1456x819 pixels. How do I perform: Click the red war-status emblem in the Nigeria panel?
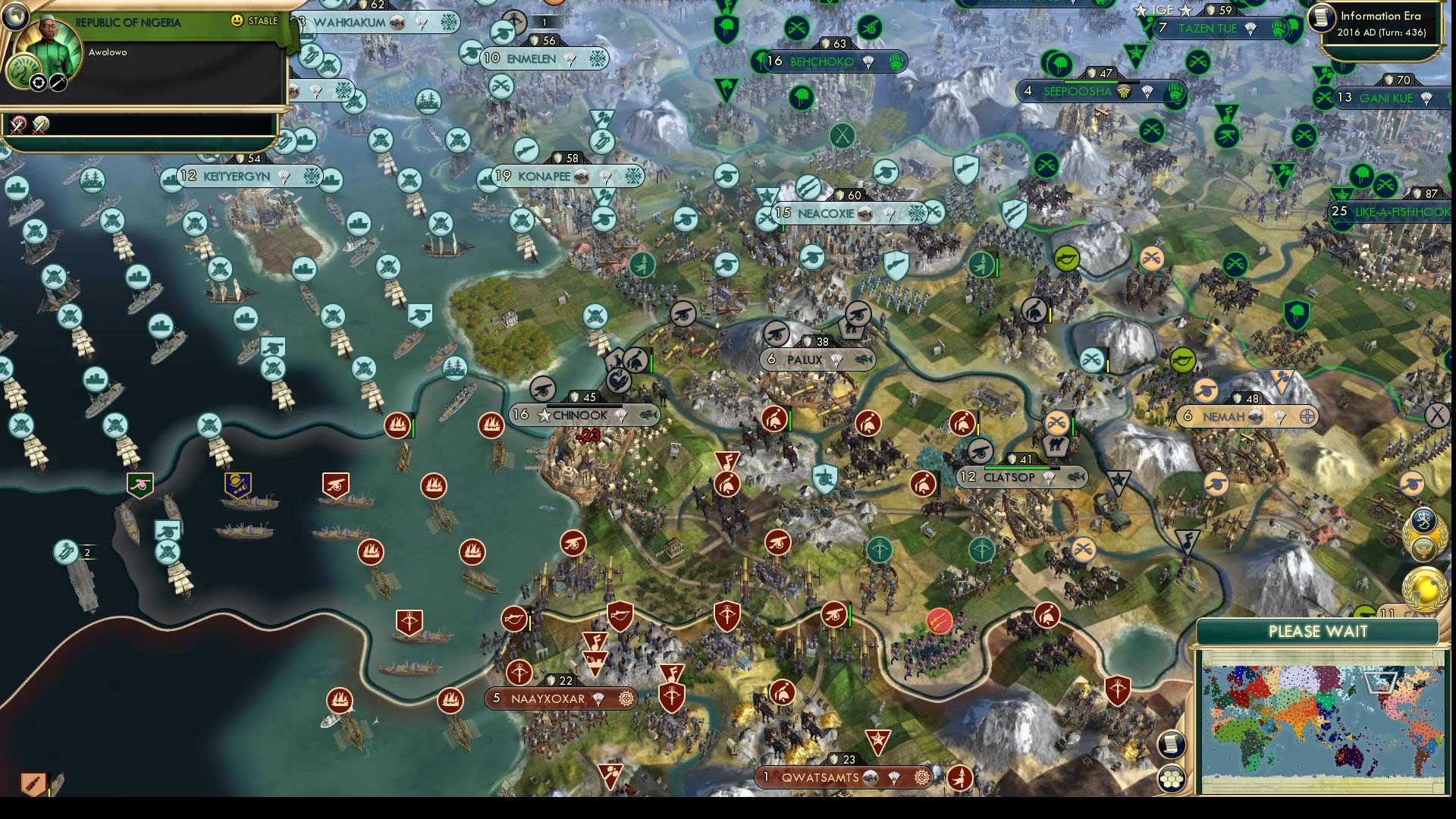pos(18,125)
